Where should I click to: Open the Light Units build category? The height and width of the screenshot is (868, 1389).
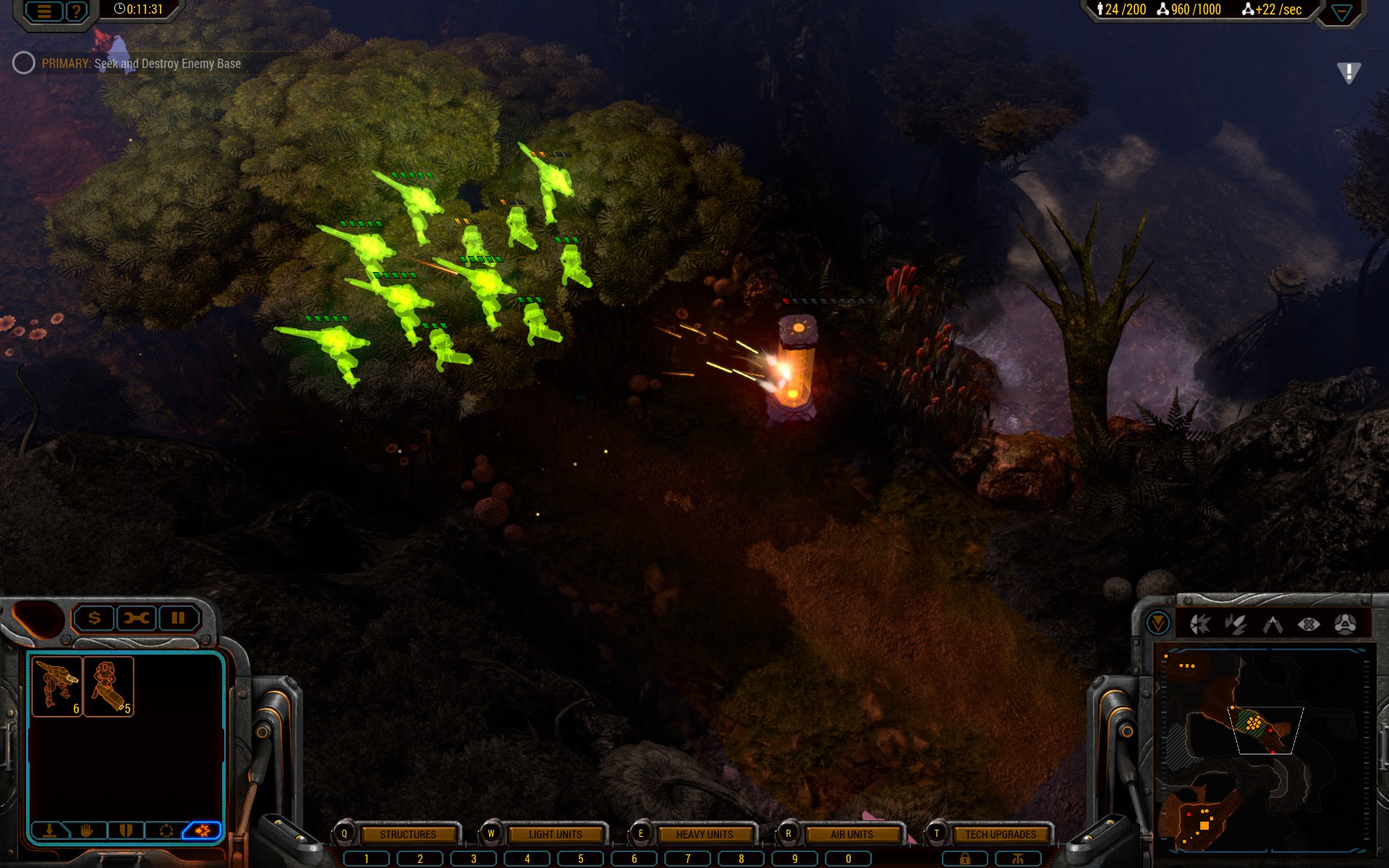click(x=555, y=834)
